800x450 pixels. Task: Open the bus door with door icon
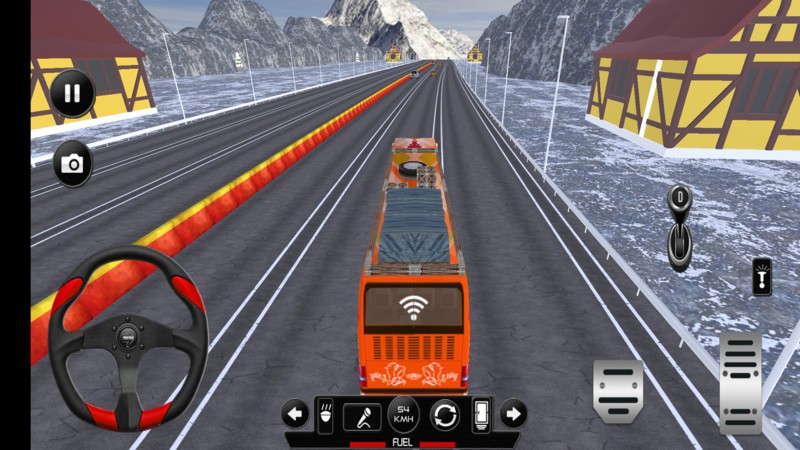(x=481, y=414)
